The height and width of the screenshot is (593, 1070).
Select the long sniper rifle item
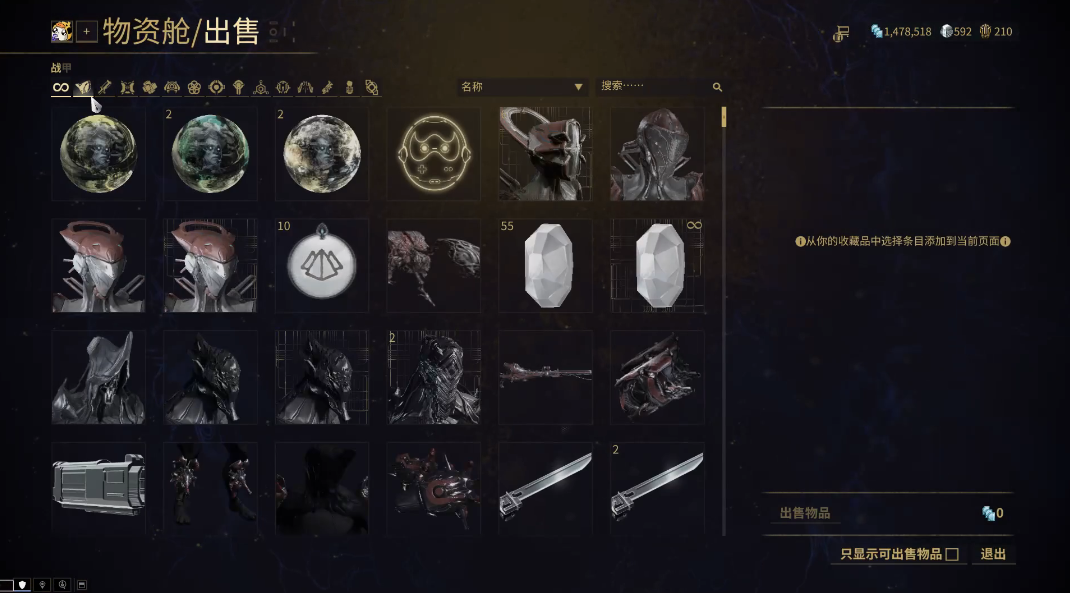click(546, 377)
